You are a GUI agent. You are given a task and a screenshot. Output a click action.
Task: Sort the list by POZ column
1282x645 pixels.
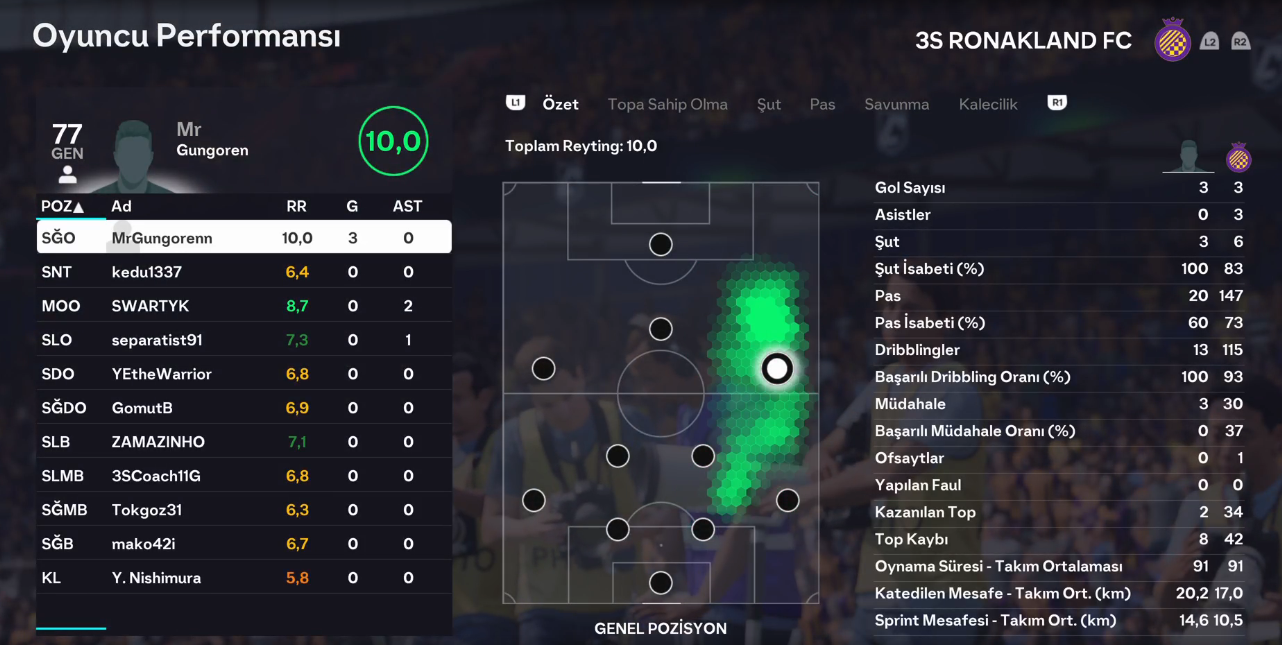pyautogui.click(x=62, y=207)
